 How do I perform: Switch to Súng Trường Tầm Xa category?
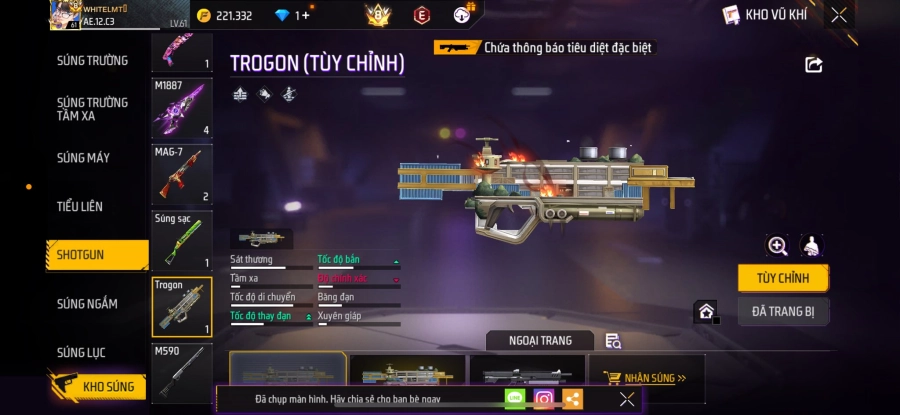92,109
